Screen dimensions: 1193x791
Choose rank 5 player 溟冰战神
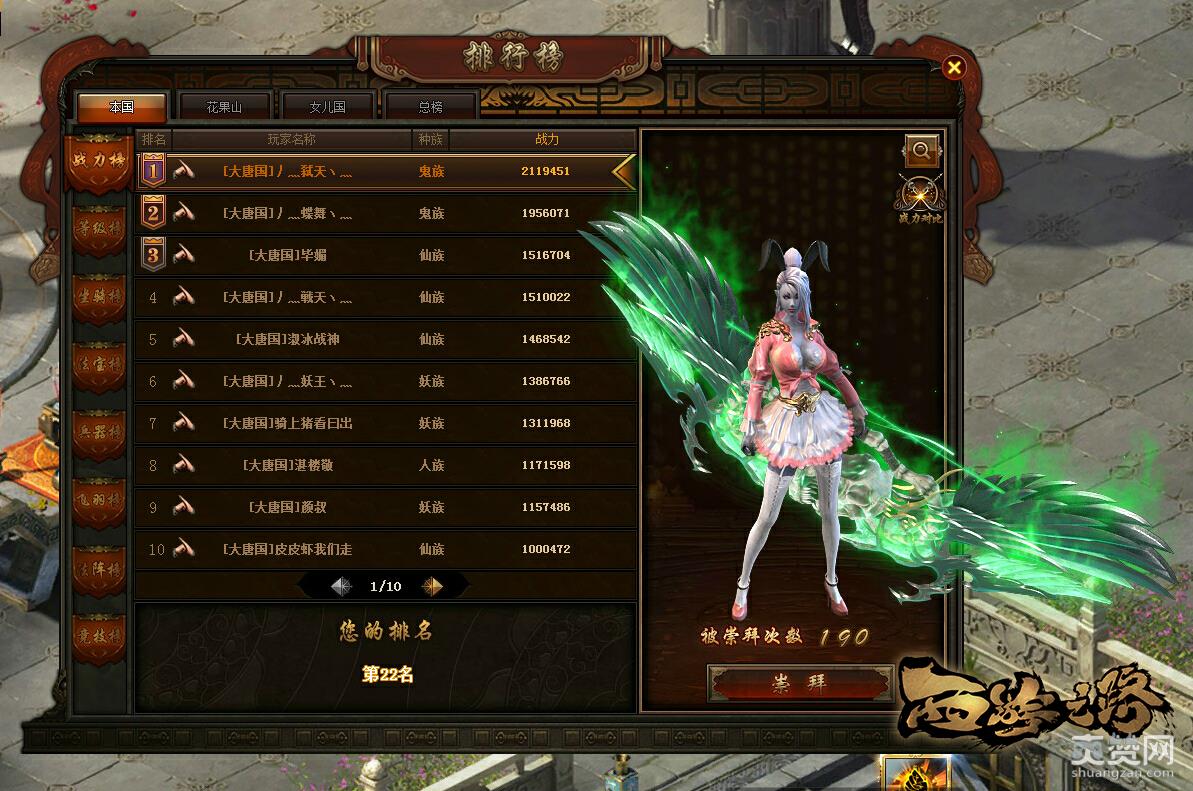[x=386, y=339]
